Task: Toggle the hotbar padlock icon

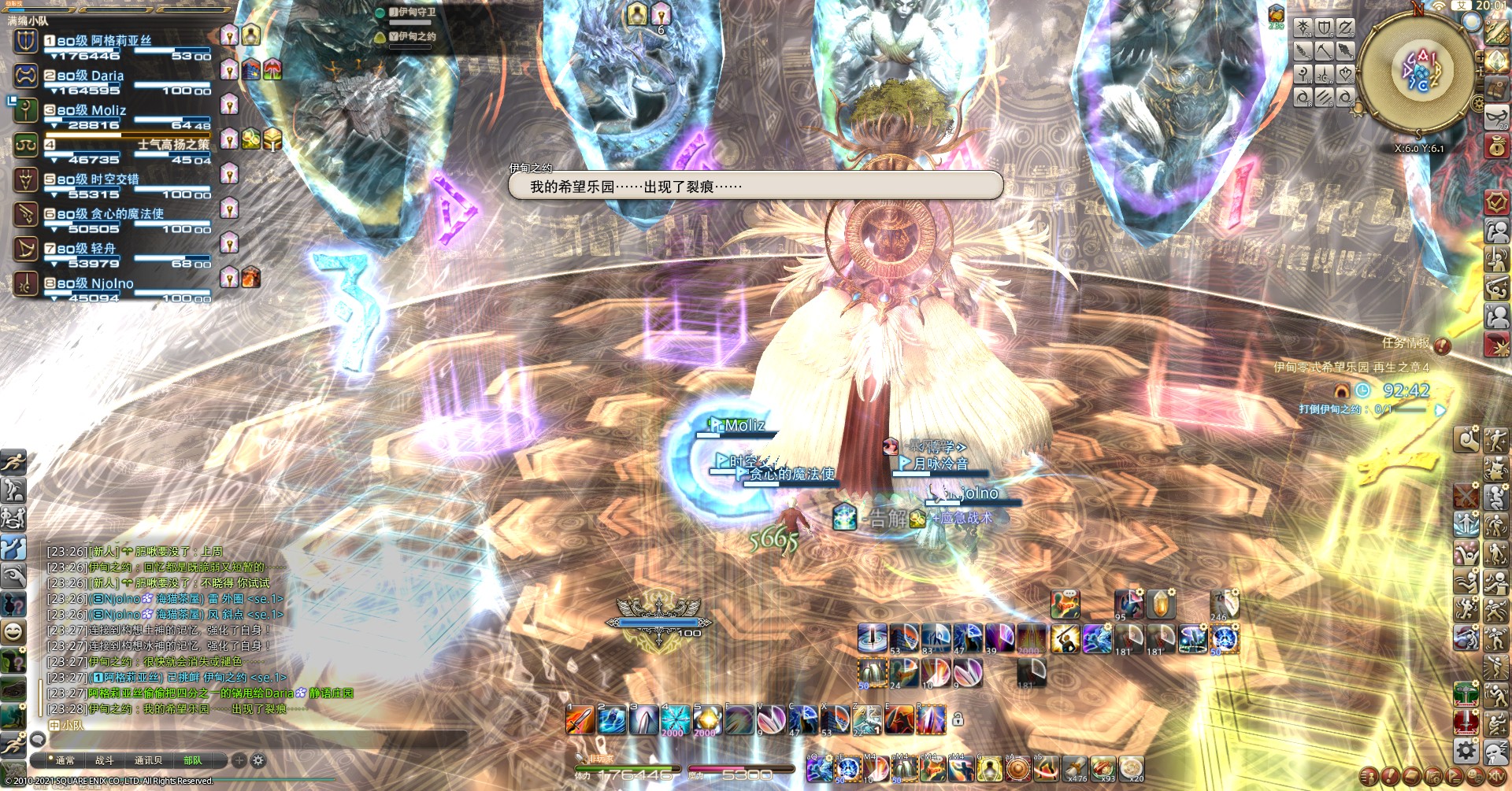Action: point(958,719)
